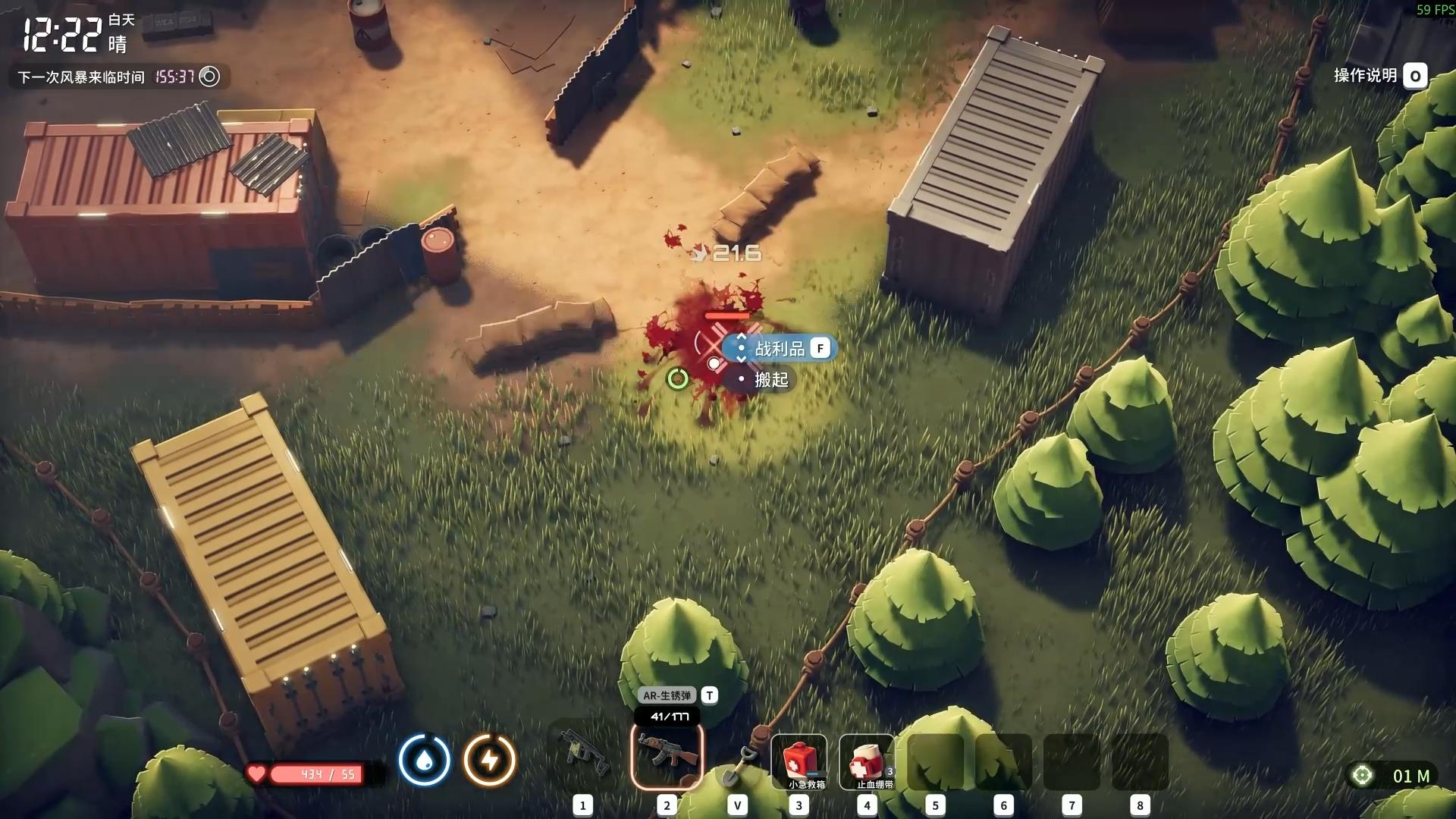Image resolution: width=1456 pixels, height=819 pixels.
Task: Click the water droplet thirst gauge
Action: tap(425, 759)
